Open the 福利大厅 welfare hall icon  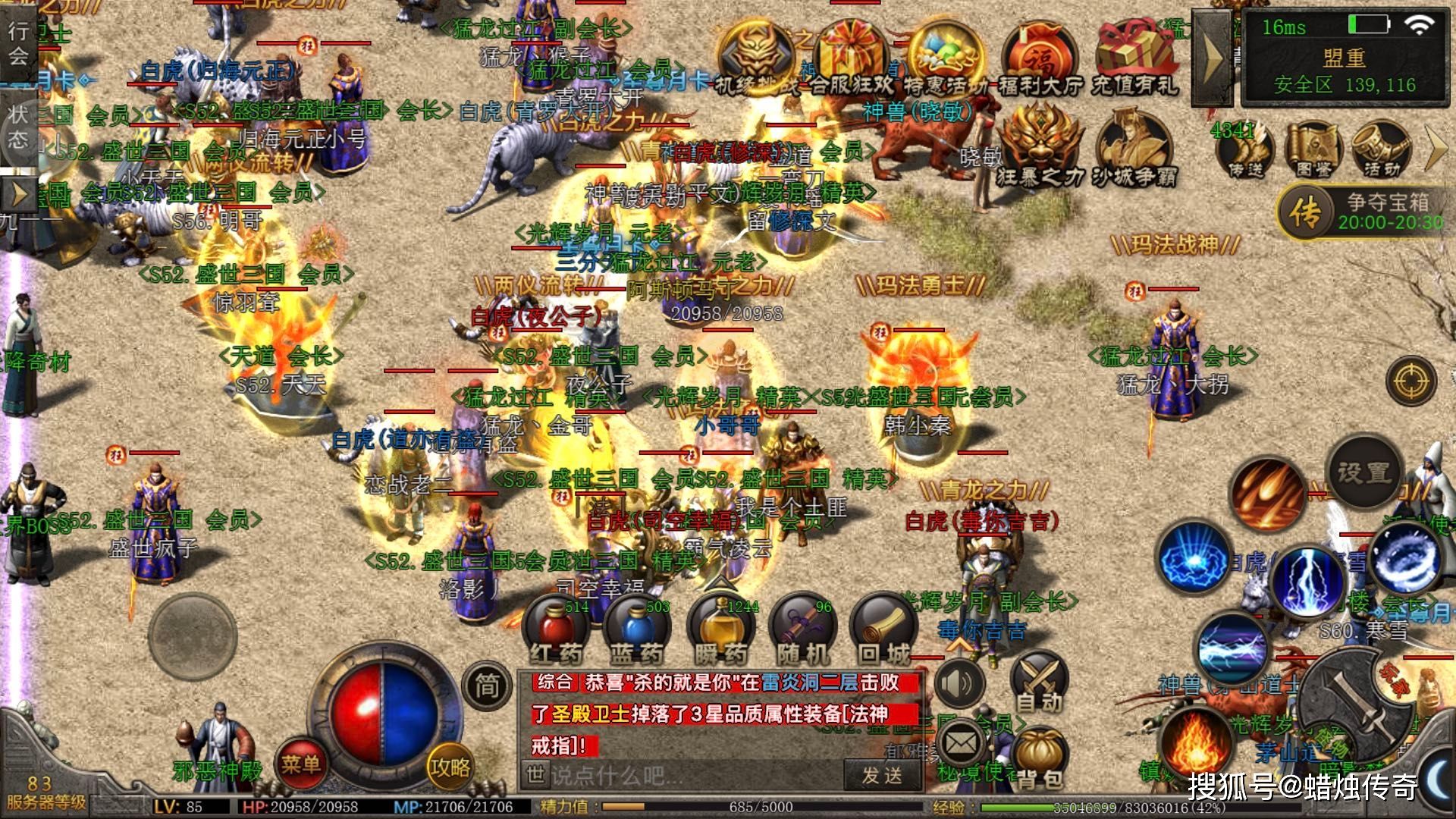click(x=1039, y=59)
